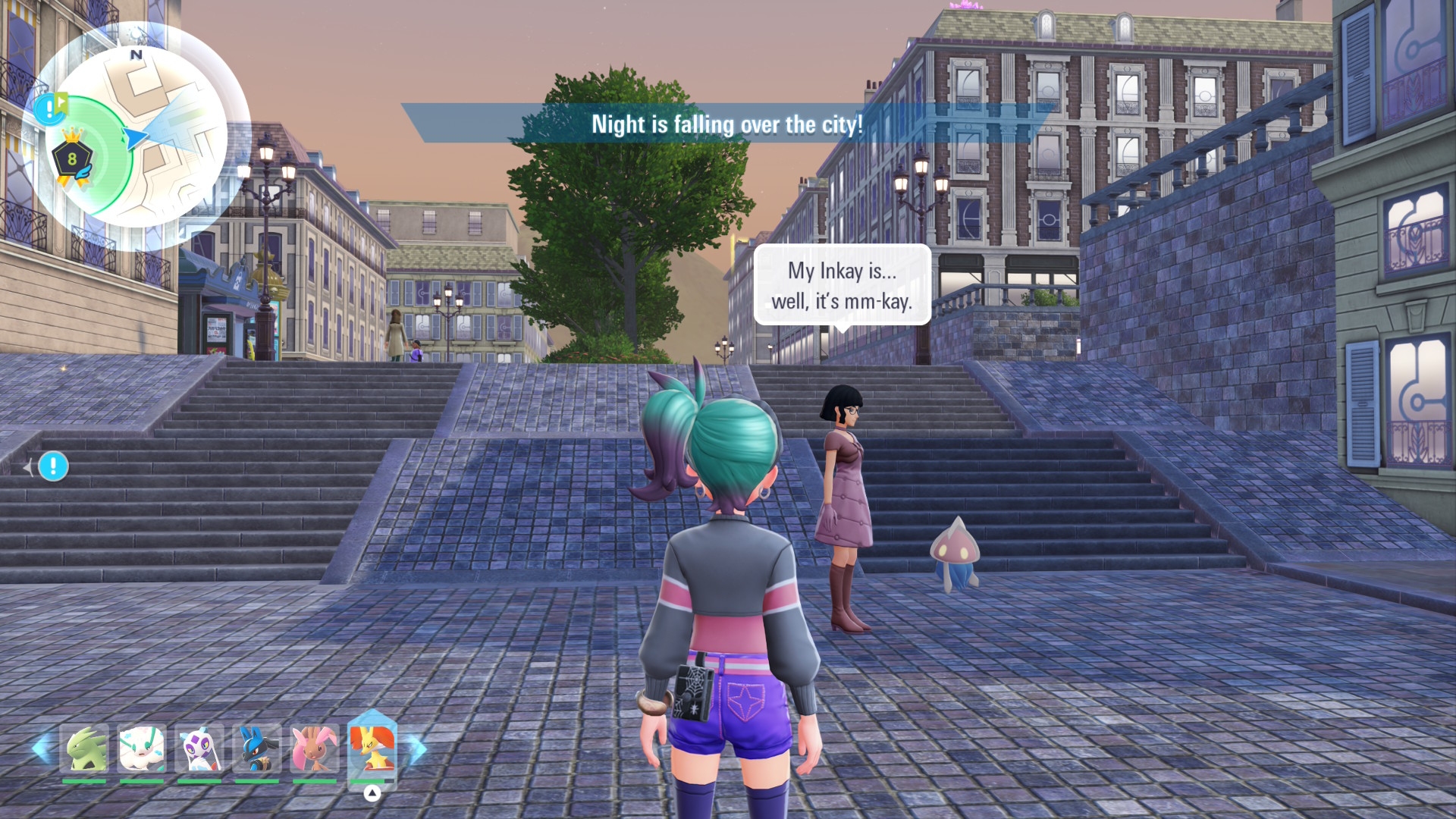Image resolution: width=1456 pixels, height=819 pixels.
Task: Switch to Lucario in the party
Action: pyautogui.click(x=256, y=749)
